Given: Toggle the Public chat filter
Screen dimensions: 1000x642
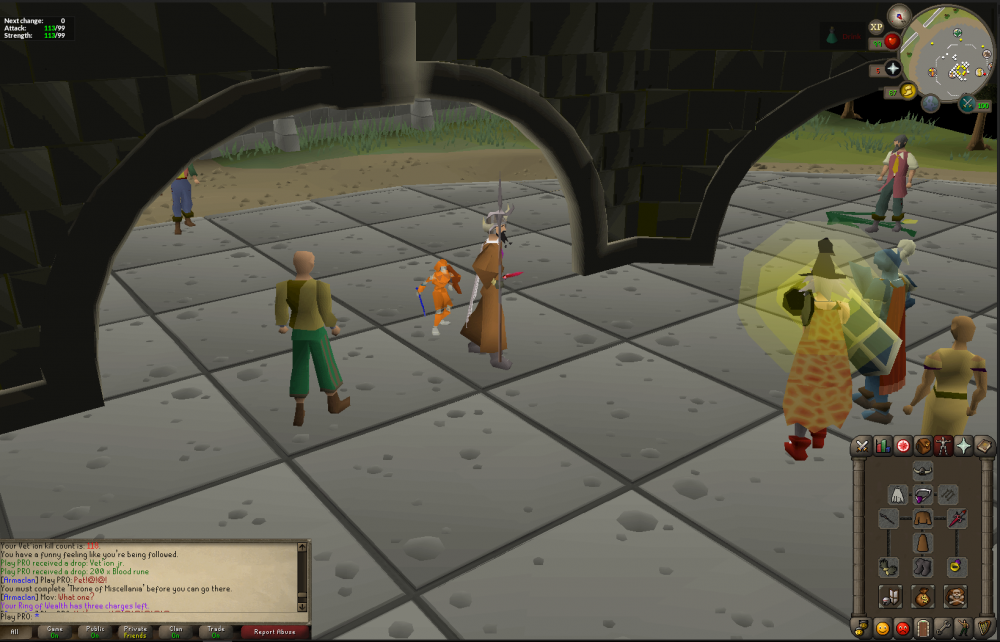Looking at the screenshot, I should (x=96, y=632).
